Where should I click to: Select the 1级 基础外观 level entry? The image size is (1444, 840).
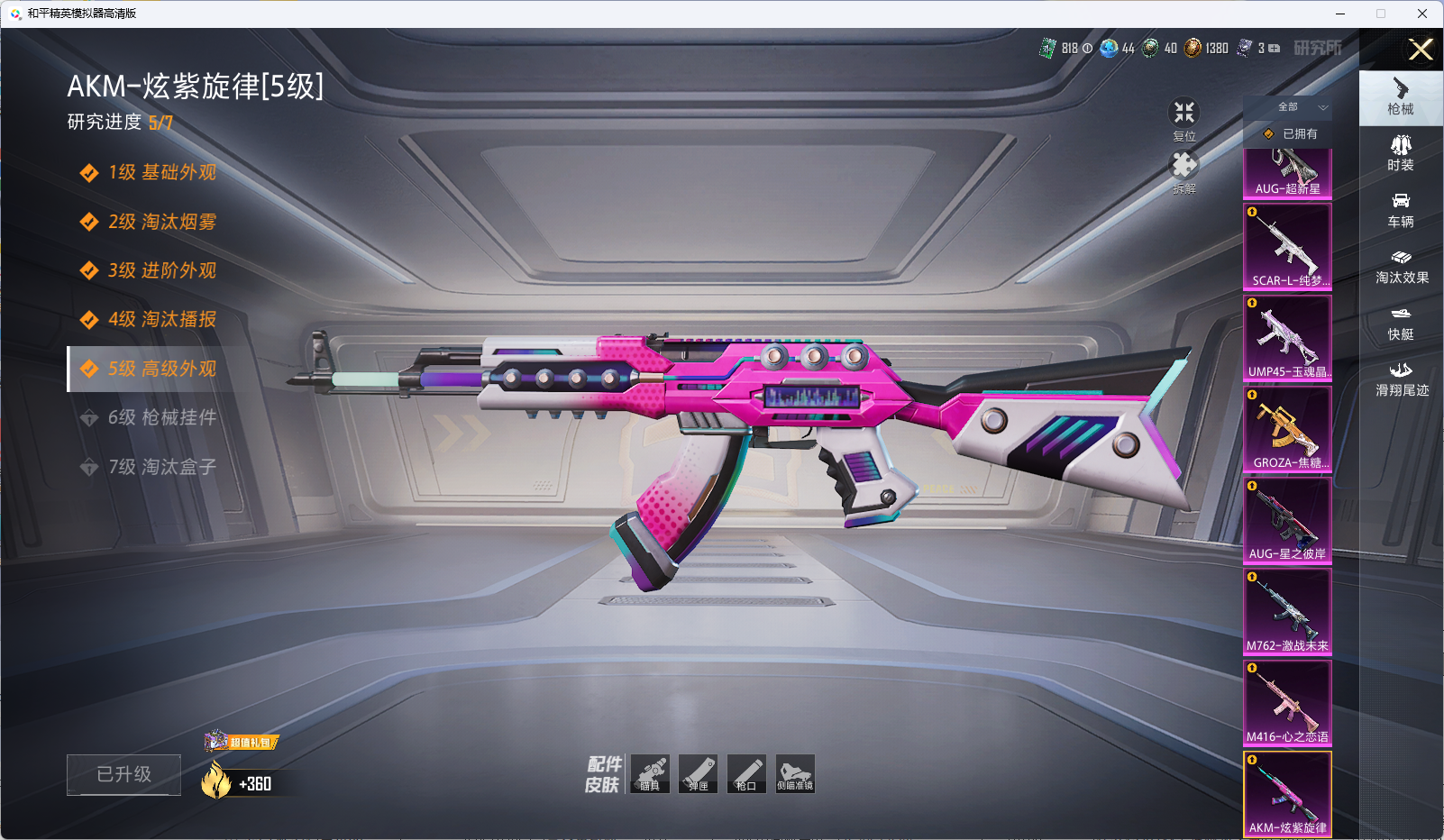point(161,172)
